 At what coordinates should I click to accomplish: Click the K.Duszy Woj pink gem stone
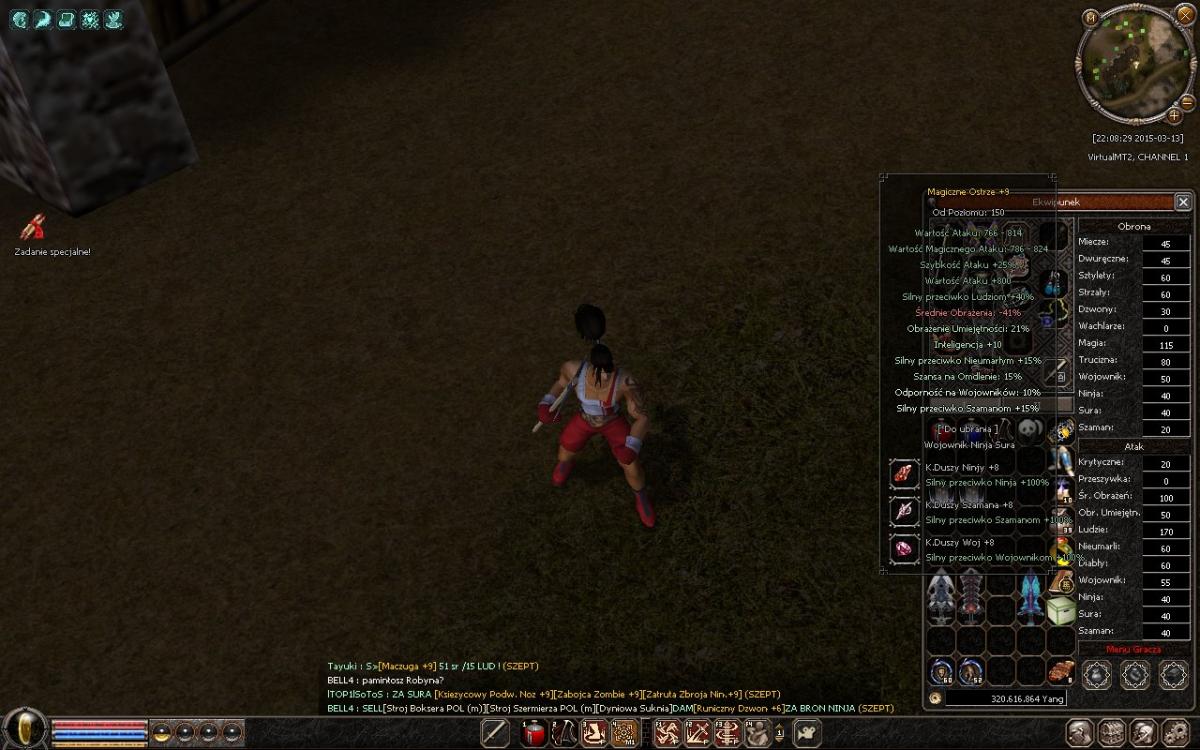904,549
